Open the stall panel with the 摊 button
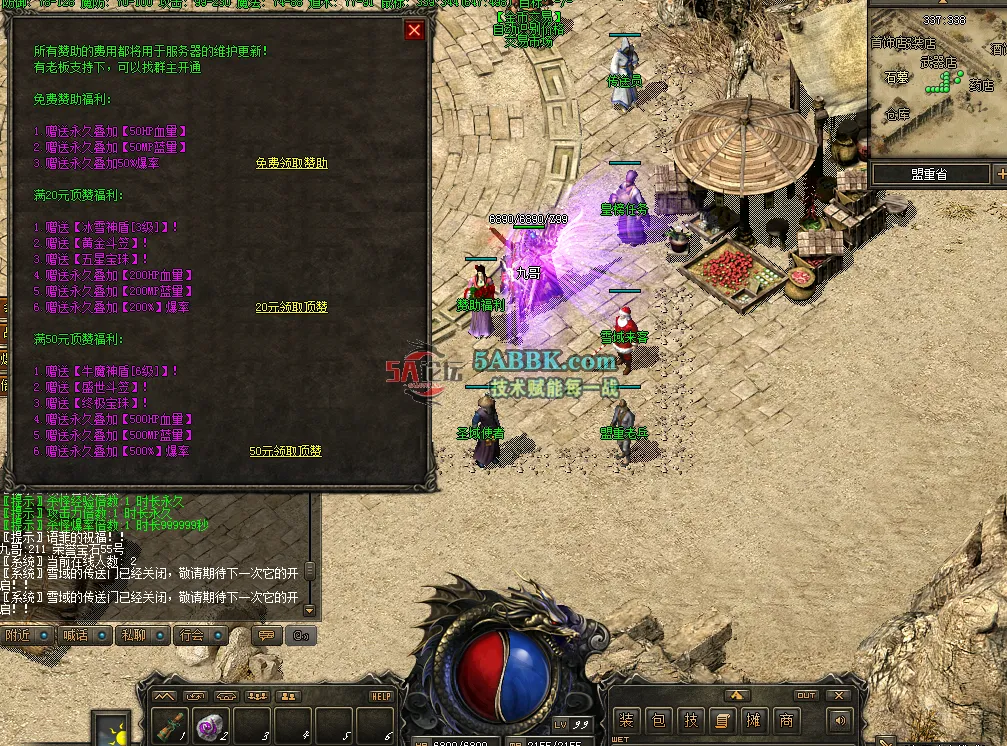The image size is (1007, 746). coord(754,720)
